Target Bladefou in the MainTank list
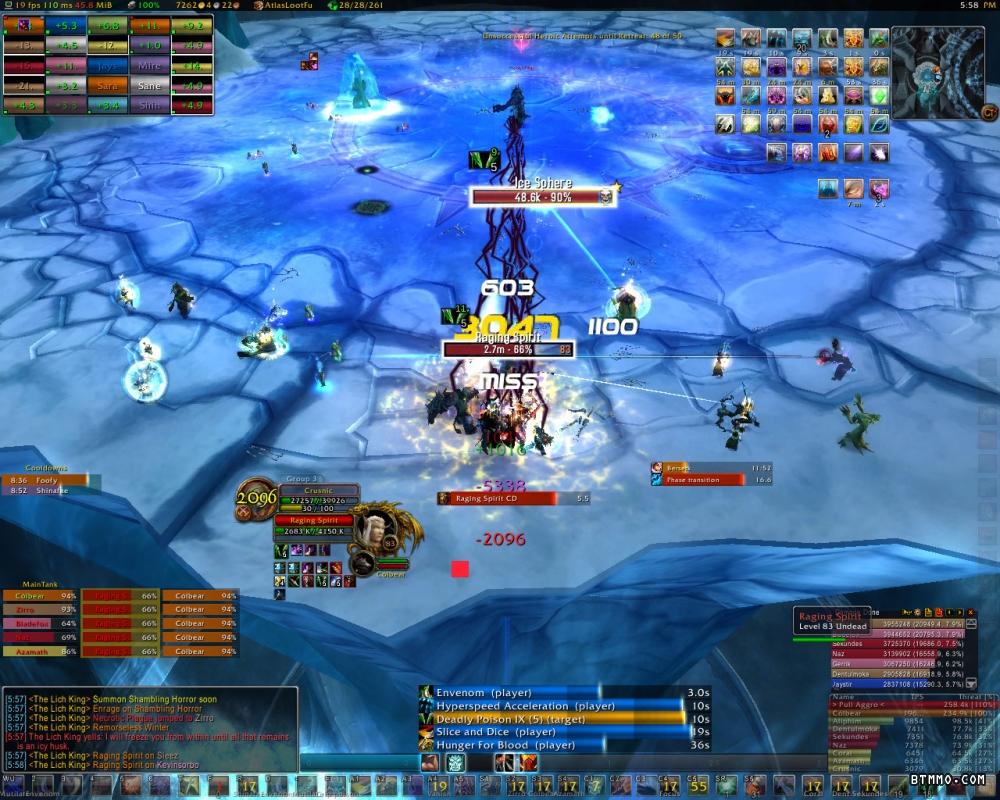1000x800 pixels. (40, 623)
